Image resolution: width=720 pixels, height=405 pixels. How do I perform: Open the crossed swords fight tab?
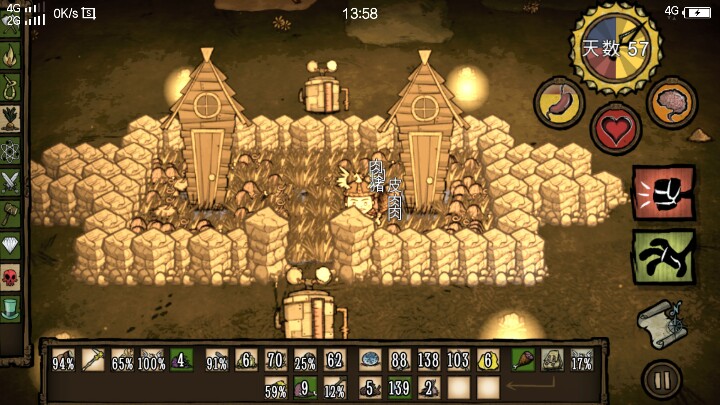11,181
